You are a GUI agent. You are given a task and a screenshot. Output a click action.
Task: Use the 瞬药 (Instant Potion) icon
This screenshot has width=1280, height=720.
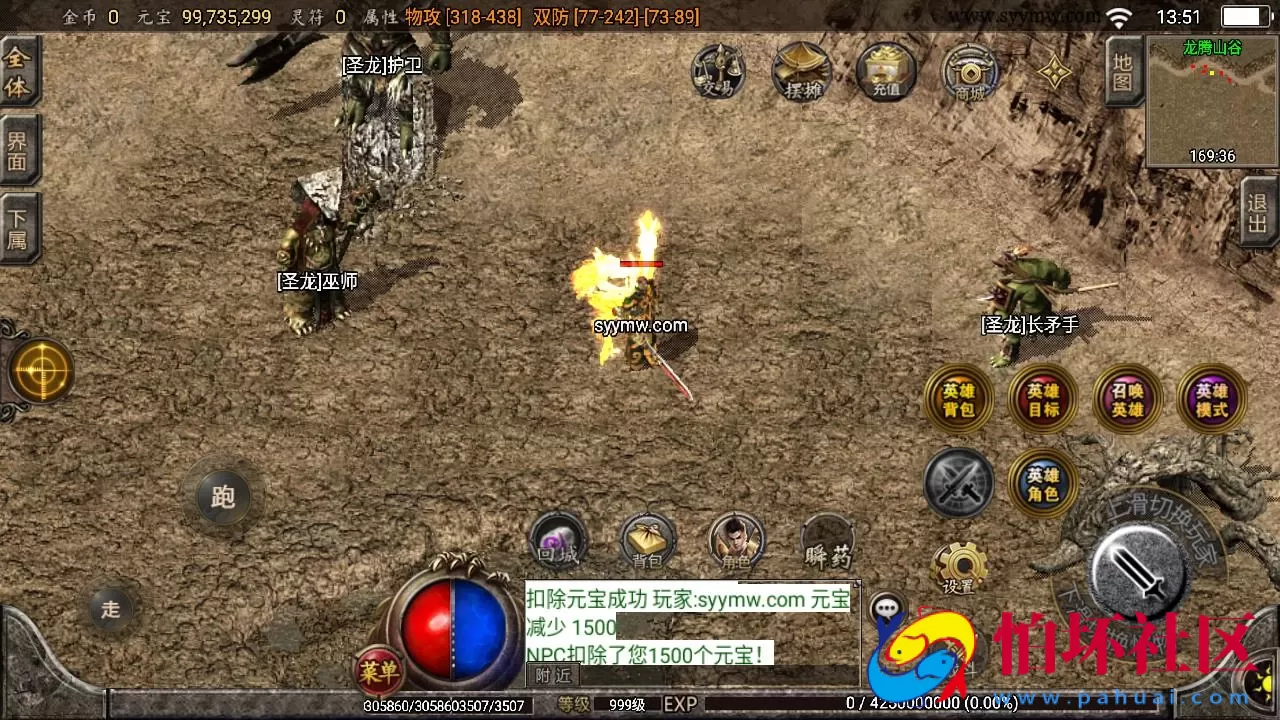827,543
